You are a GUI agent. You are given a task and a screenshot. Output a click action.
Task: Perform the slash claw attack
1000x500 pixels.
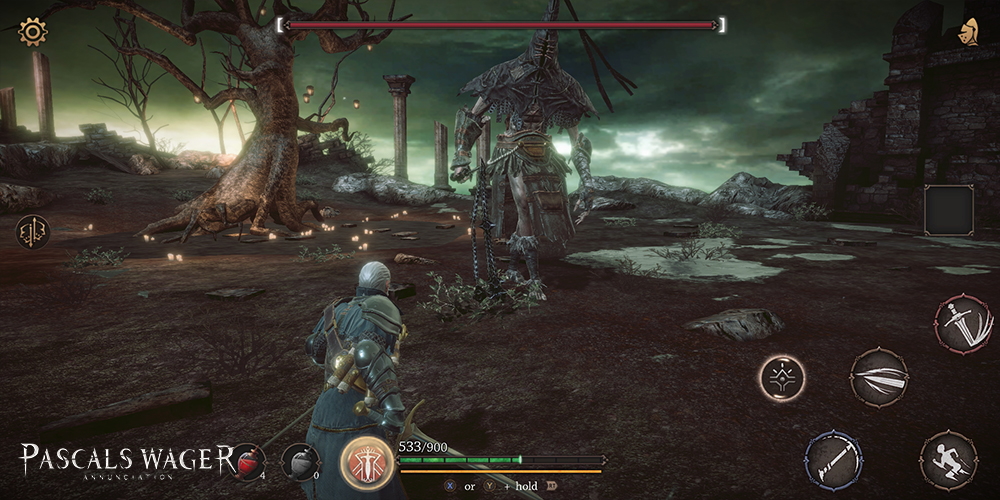pos(879,377)
